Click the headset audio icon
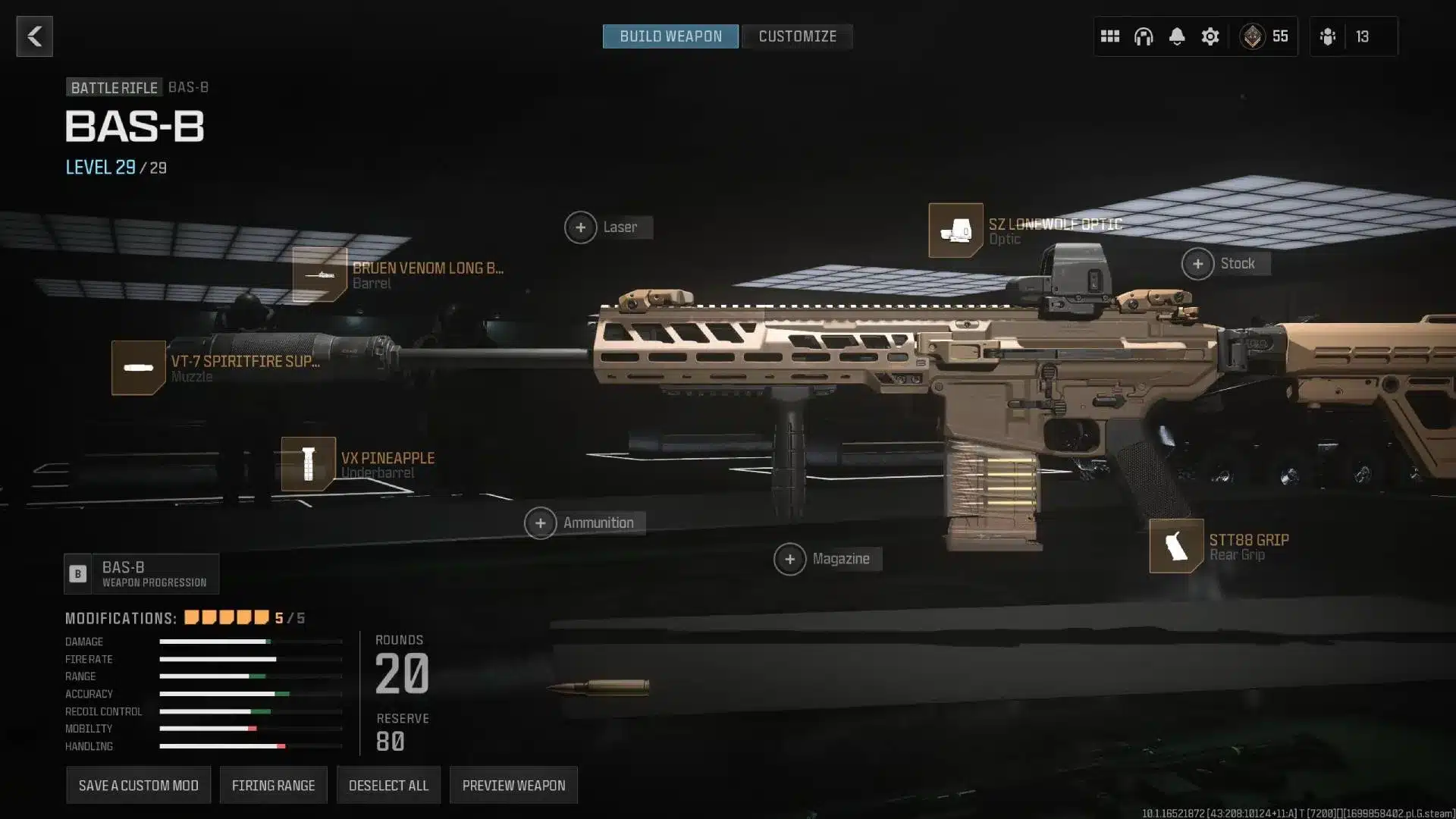This screenshot has width=1456, height=819. [1143, 36]
